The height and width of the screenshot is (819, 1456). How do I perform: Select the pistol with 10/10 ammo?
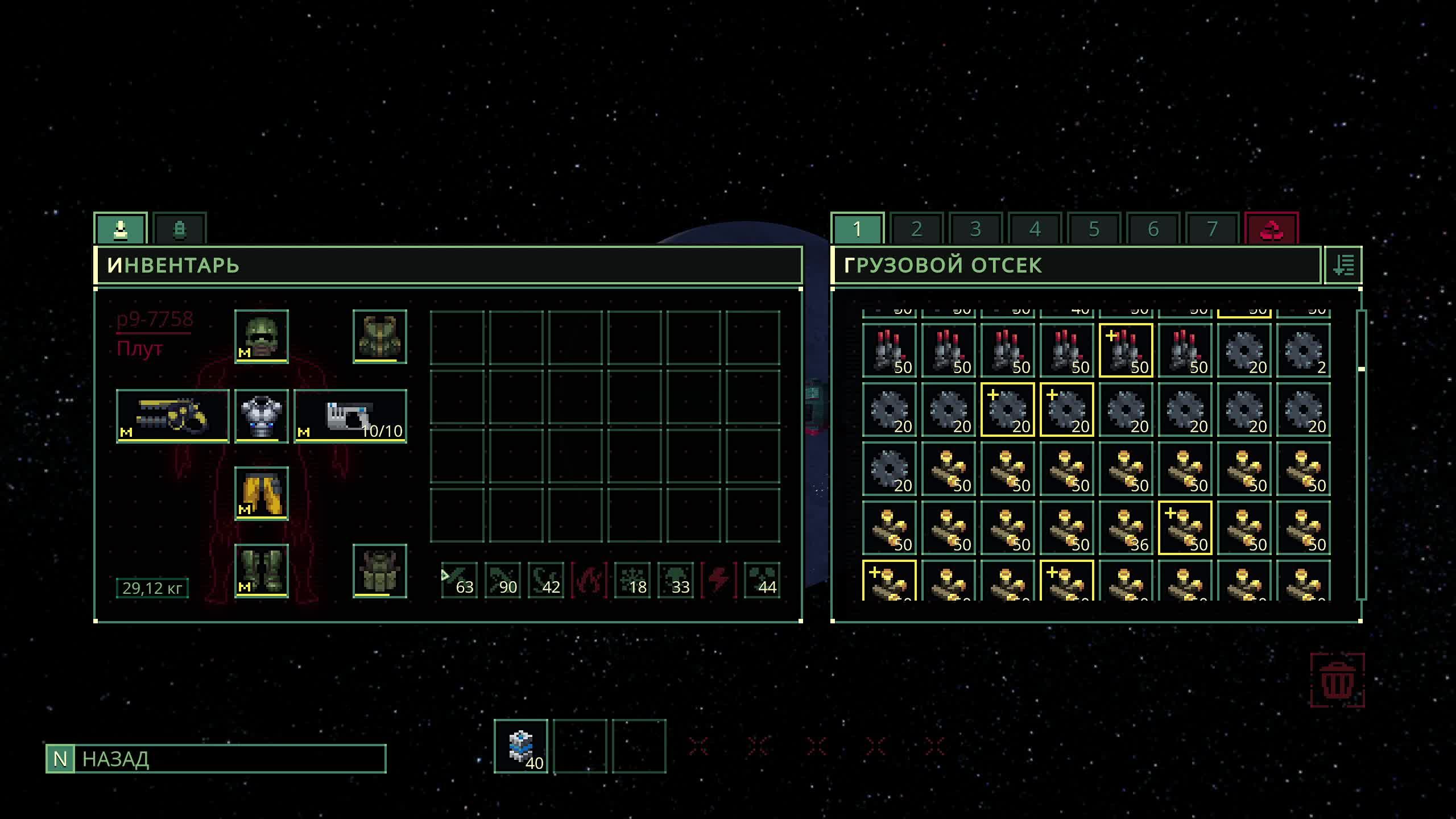click(350, 416)
